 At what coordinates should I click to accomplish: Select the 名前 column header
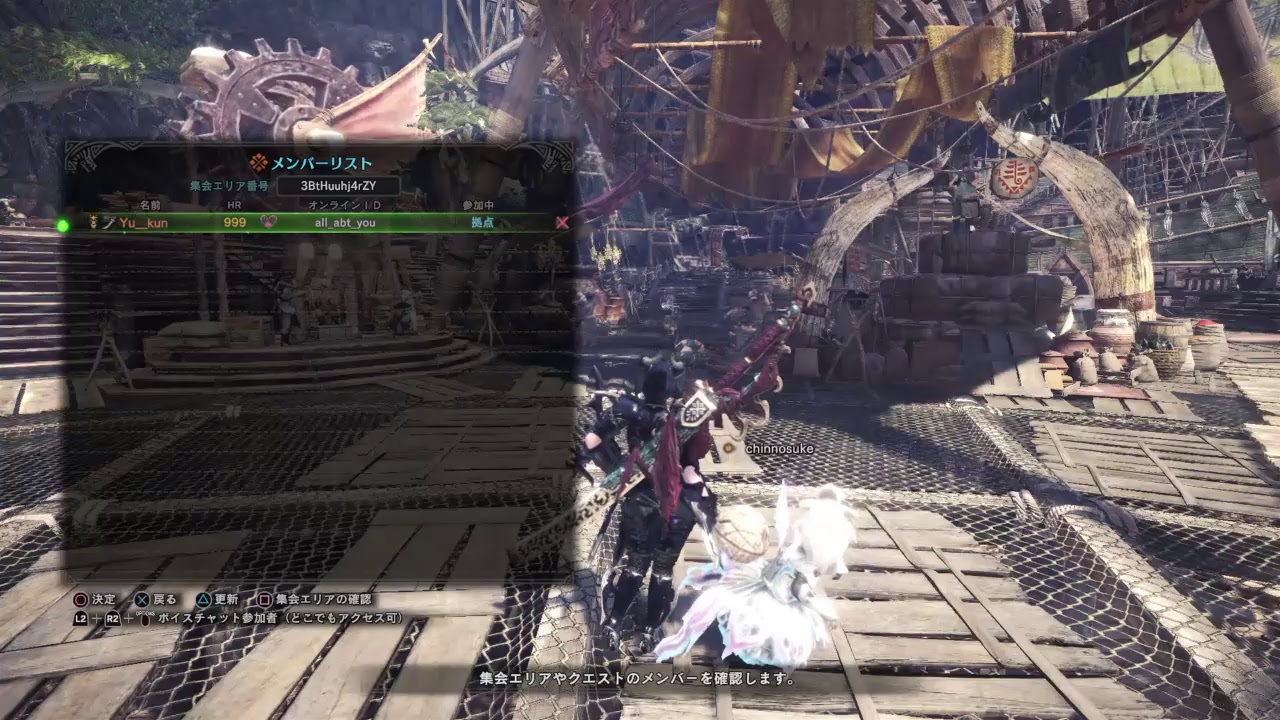coord(149,205)
